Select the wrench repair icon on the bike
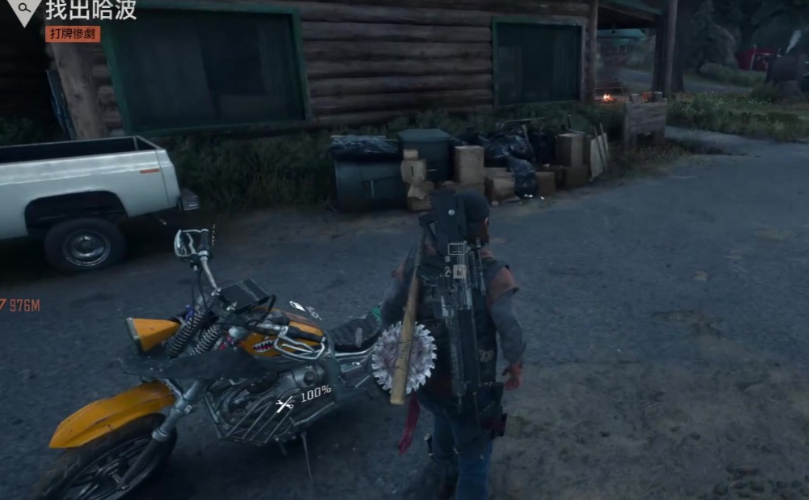The height and width of the screenshot is (500, 809). (x=285, y=405)
